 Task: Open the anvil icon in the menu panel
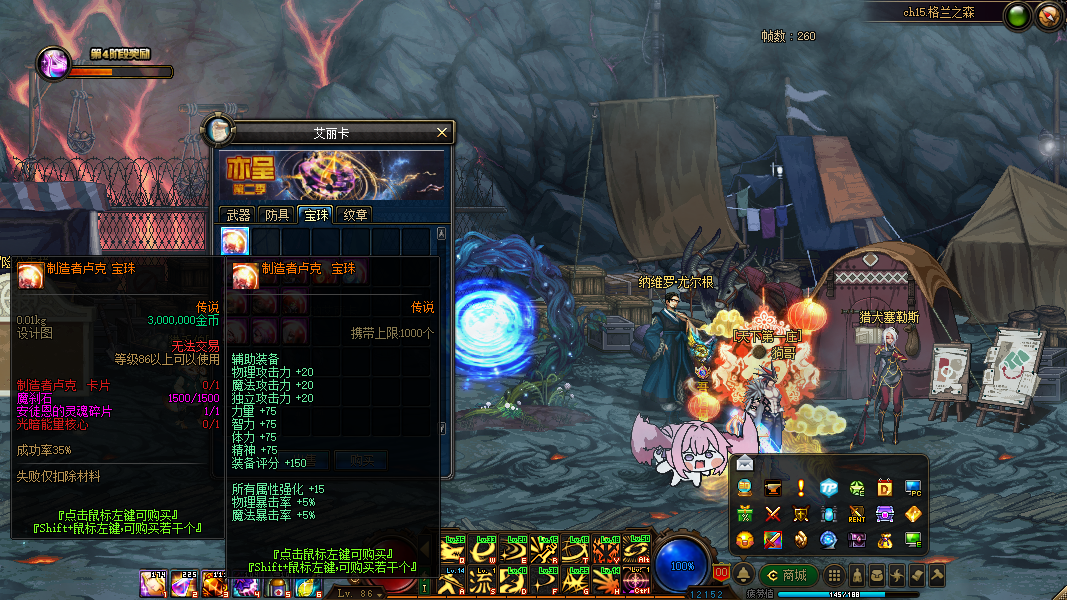click(773, 488)
